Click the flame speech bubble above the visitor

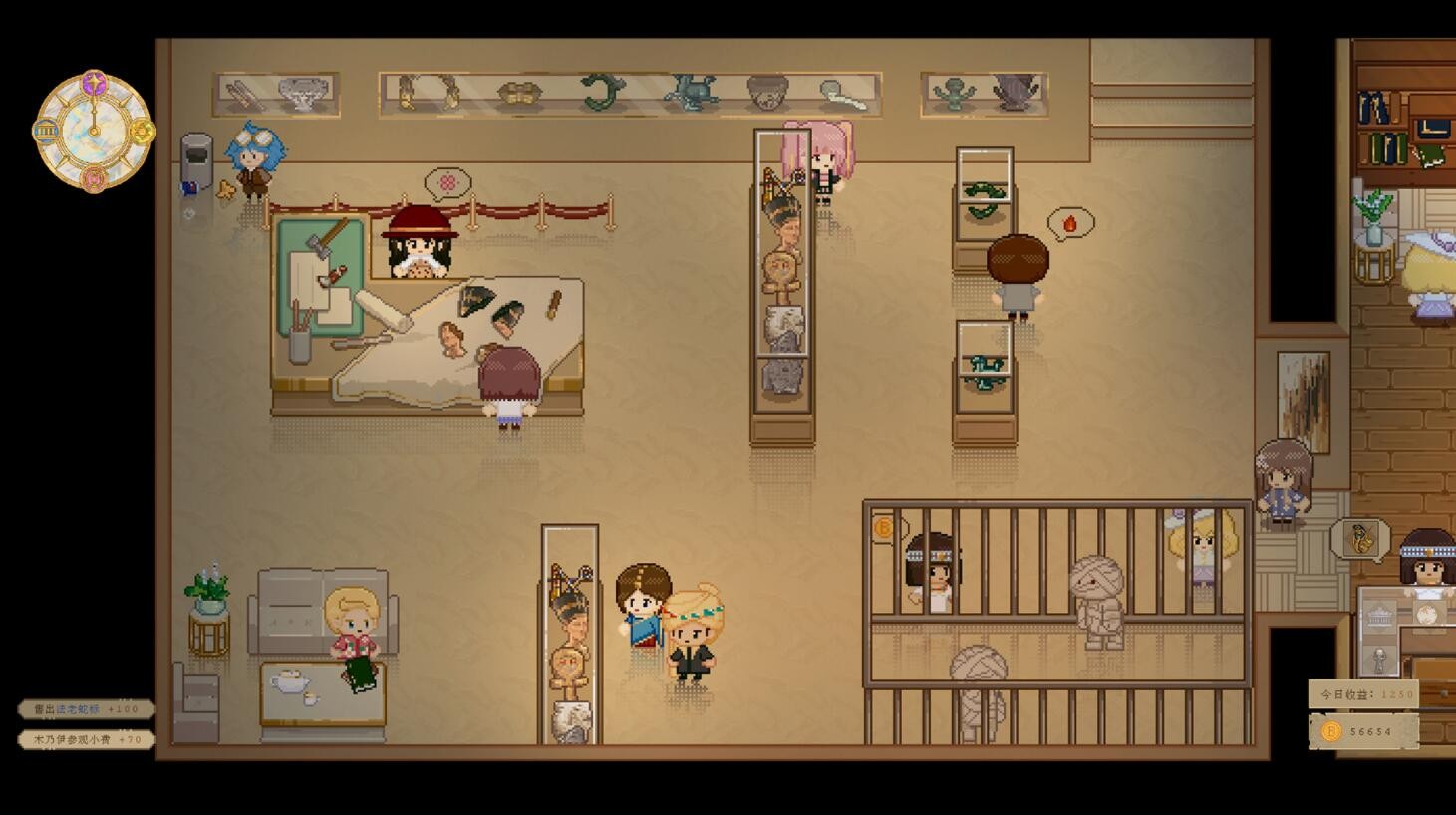(x=1069, y=223)
